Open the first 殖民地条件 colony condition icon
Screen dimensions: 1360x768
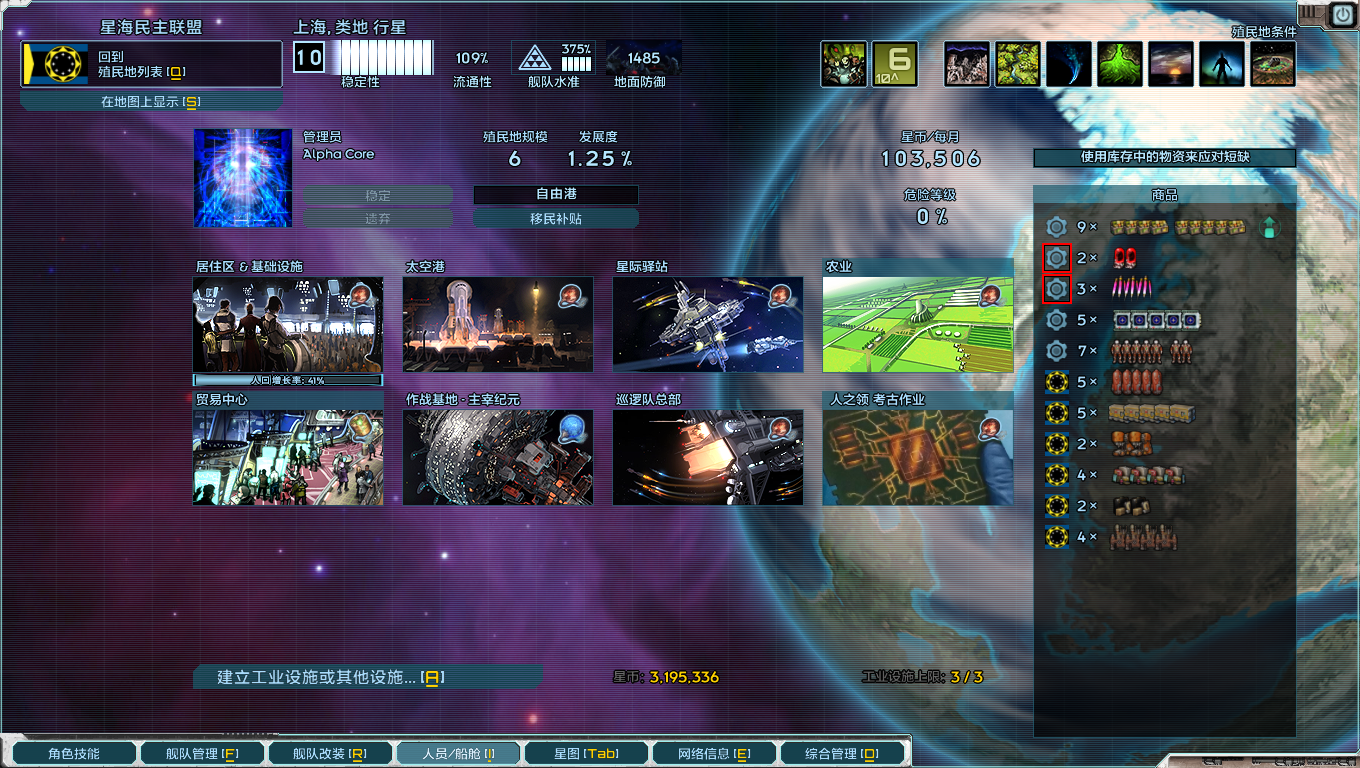966,63
